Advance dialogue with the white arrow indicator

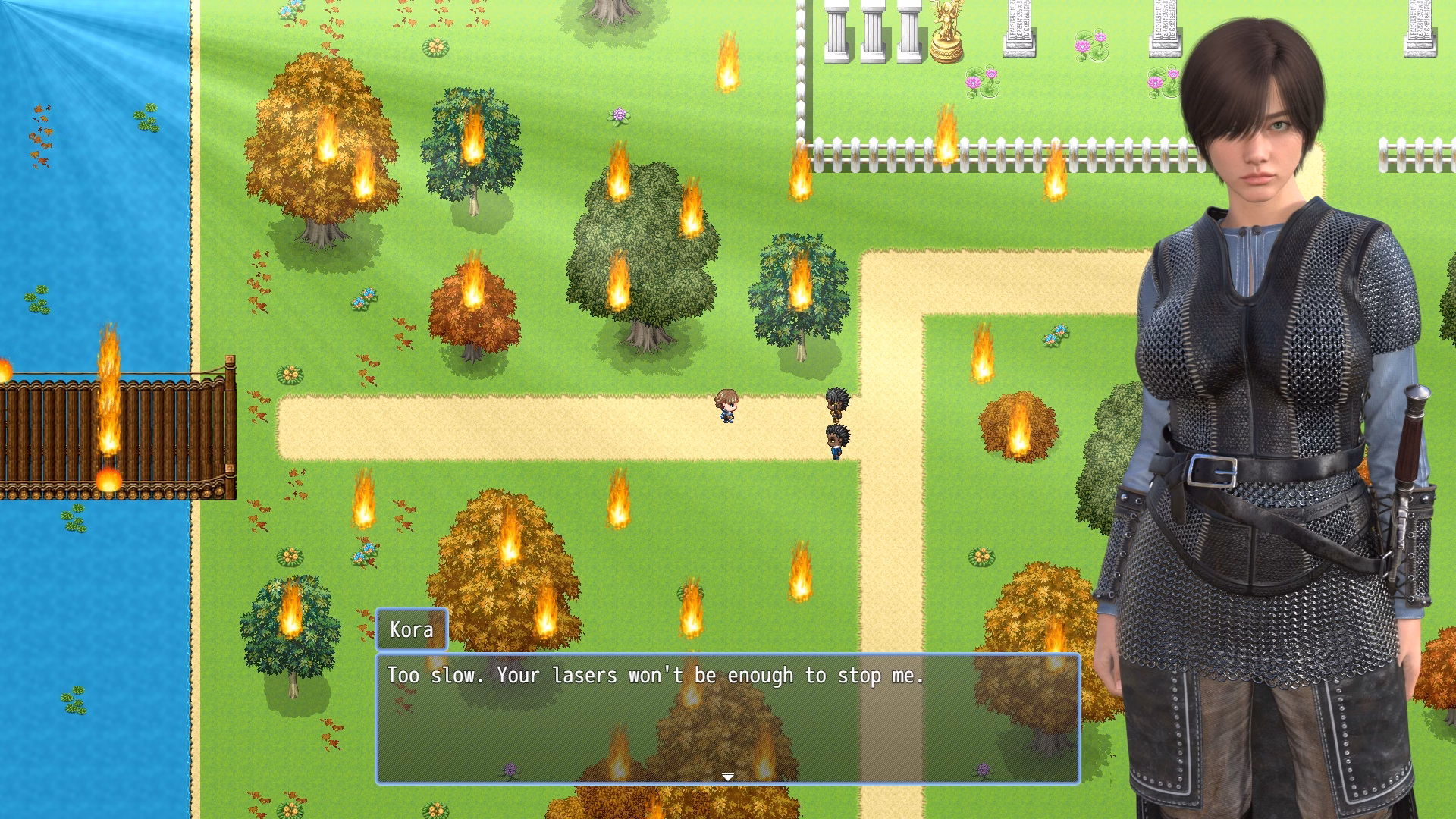coord(727,777)
